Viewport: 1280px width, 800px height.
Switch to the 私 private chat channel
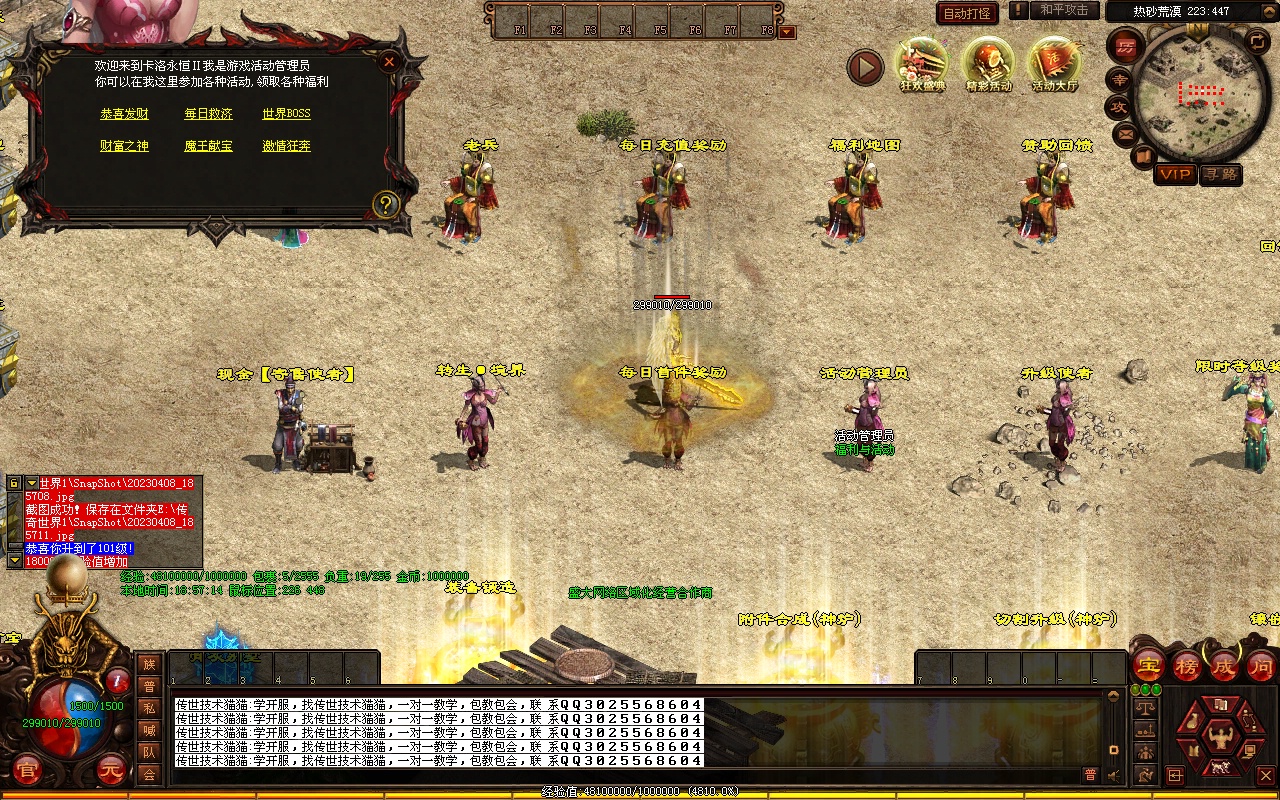tap(149, 708)
